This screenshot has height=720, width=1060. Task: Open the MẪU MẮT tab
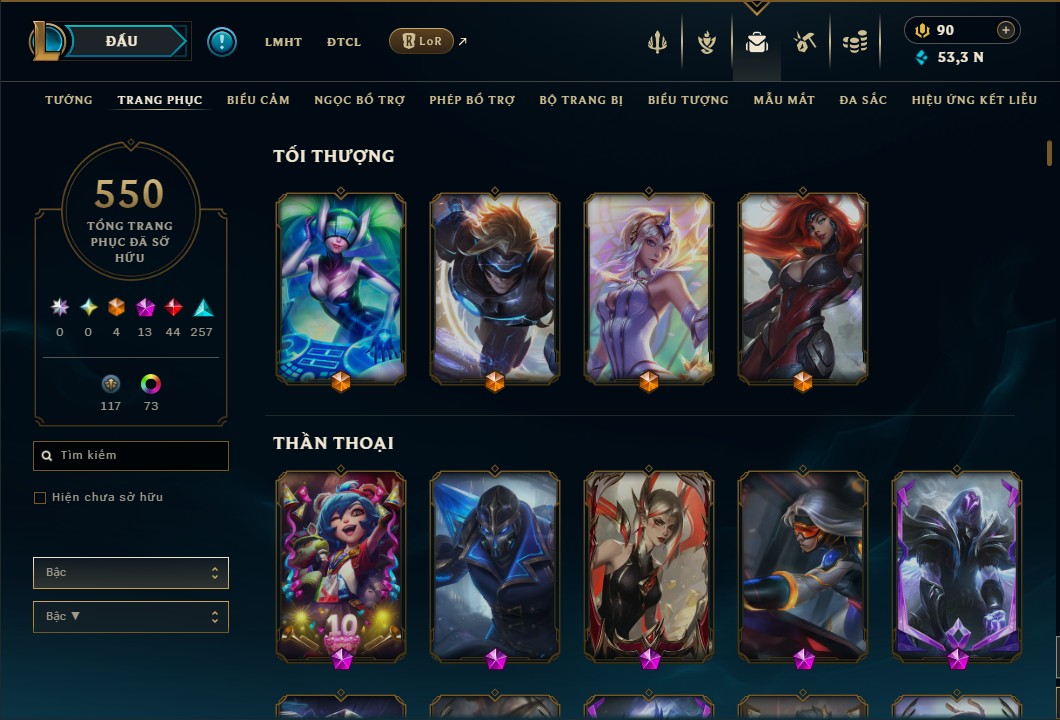click(784, 100)
